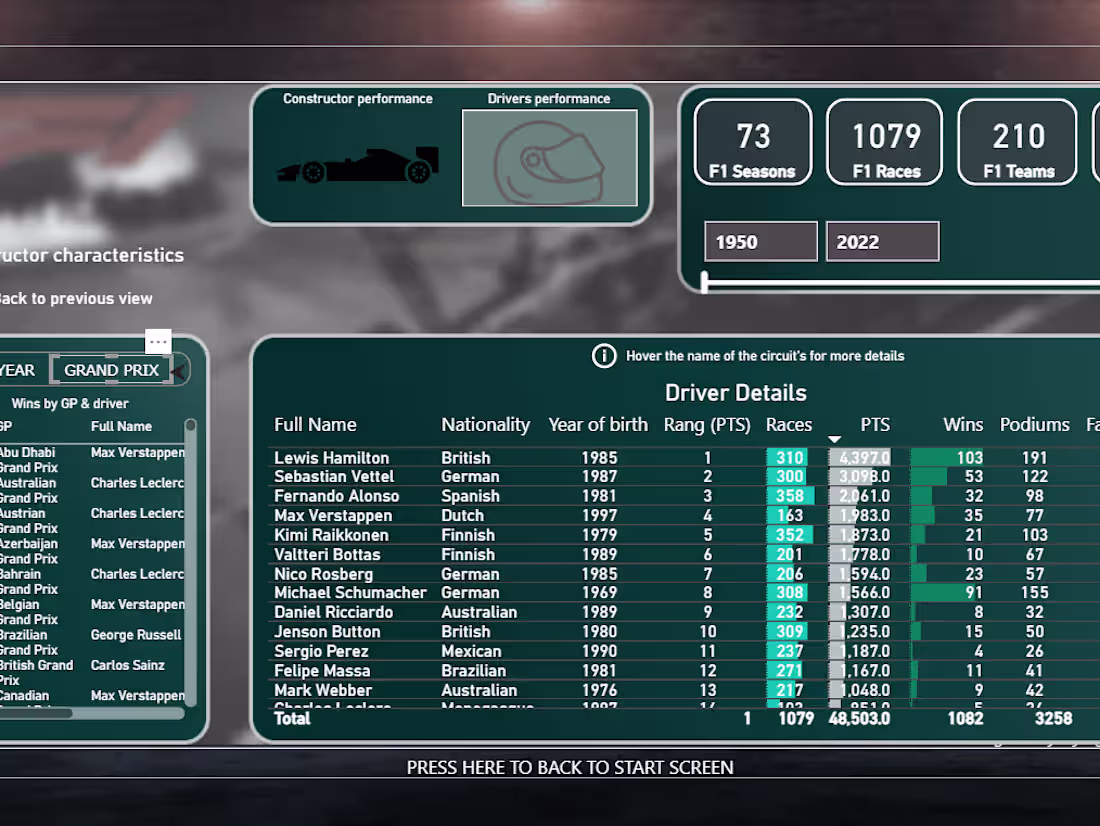Click the 2022 end year field

(882, 242)
